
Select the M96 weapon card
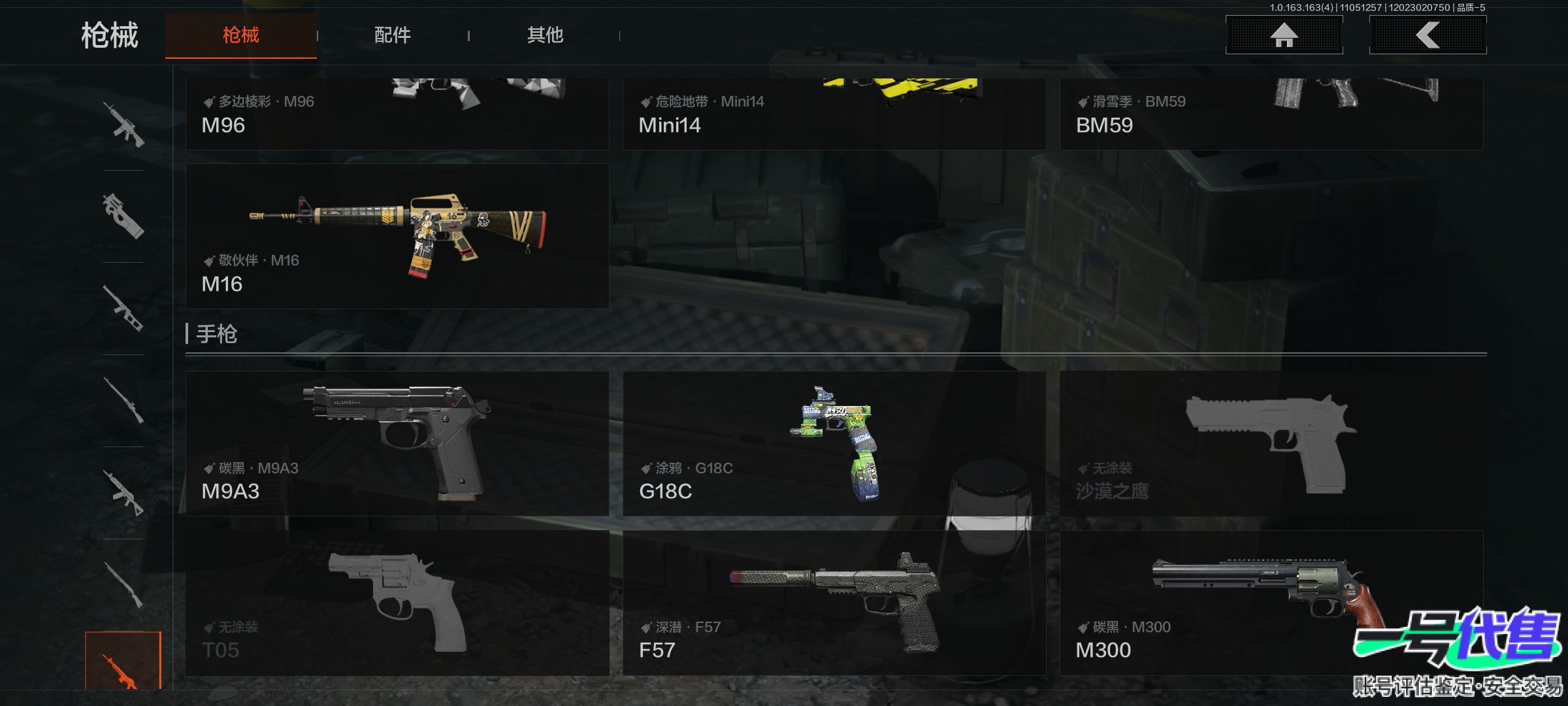[x=397, y=114]
